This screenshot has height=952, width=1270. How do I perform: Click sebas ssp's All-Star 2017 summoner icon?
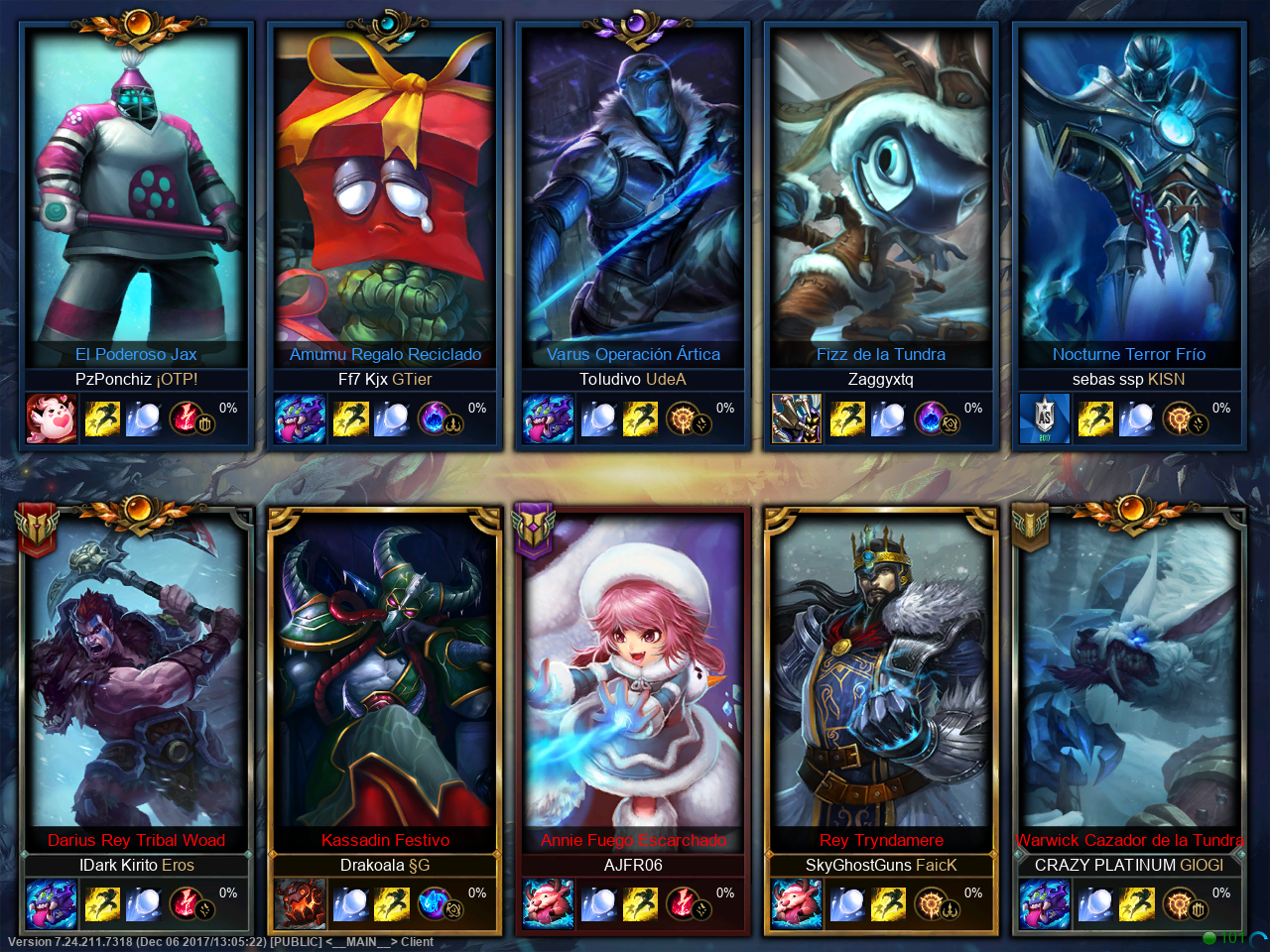(x=1044, y=418)
